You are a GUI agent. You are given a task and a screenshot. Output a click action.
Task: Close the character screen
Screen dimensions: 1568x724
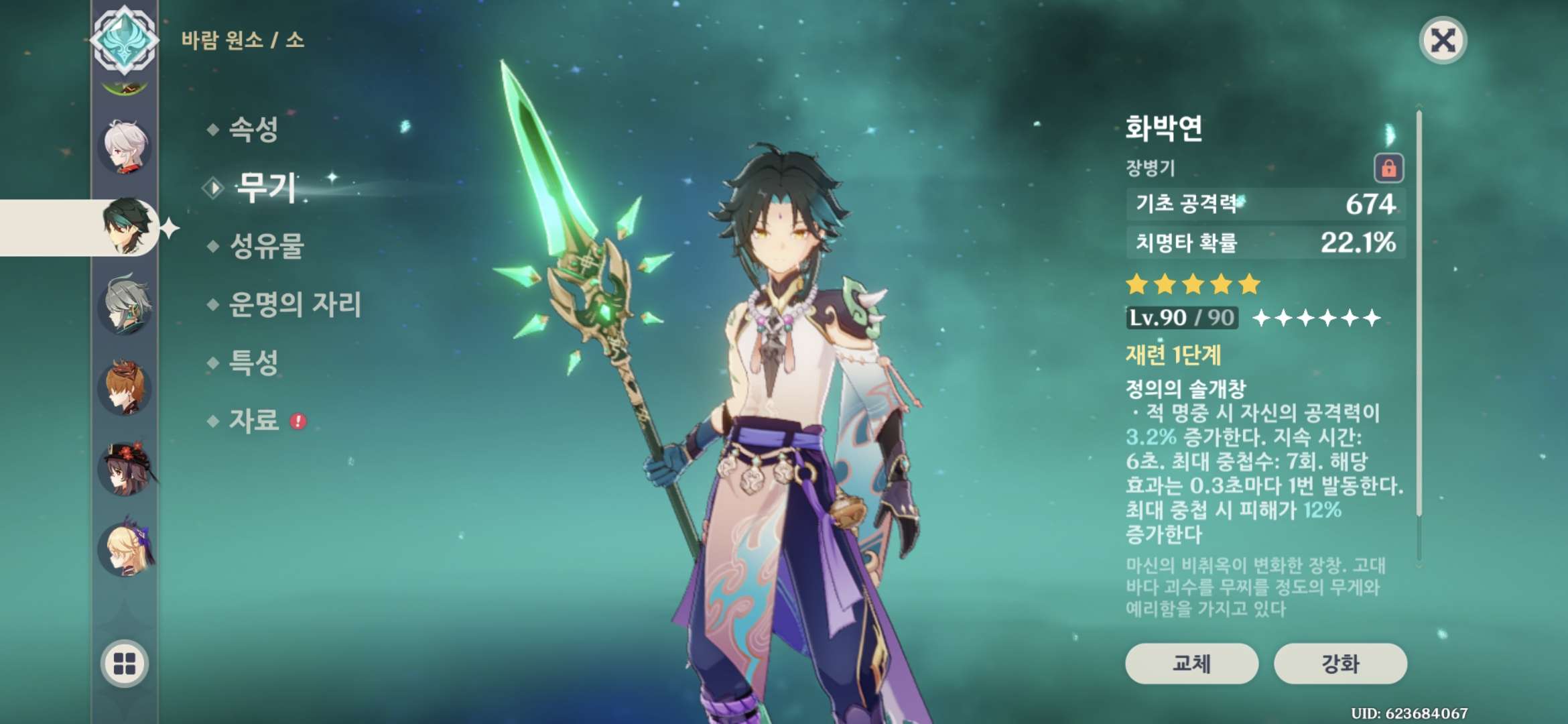pos(1443,41)
